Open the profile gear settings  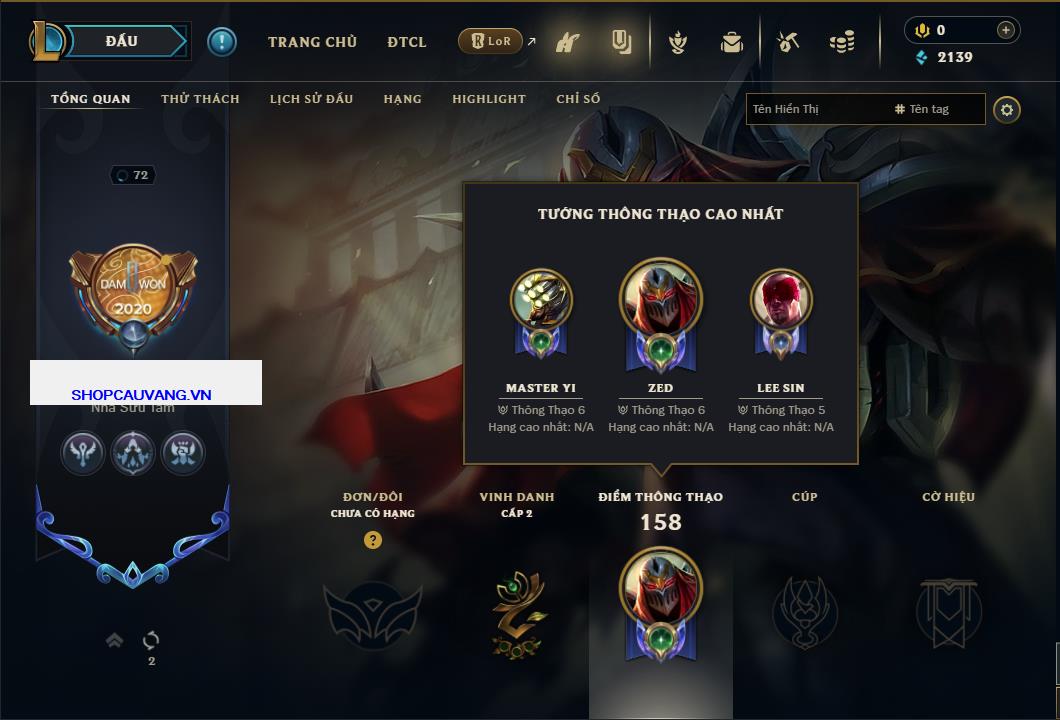coord(1007,109)
